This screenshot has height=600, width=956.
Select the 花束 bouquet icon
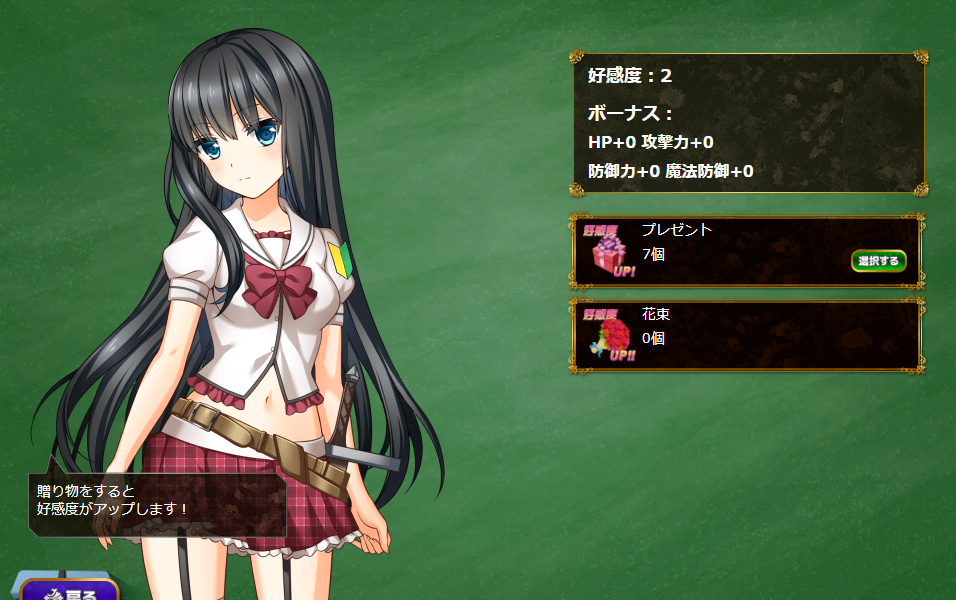609,336
